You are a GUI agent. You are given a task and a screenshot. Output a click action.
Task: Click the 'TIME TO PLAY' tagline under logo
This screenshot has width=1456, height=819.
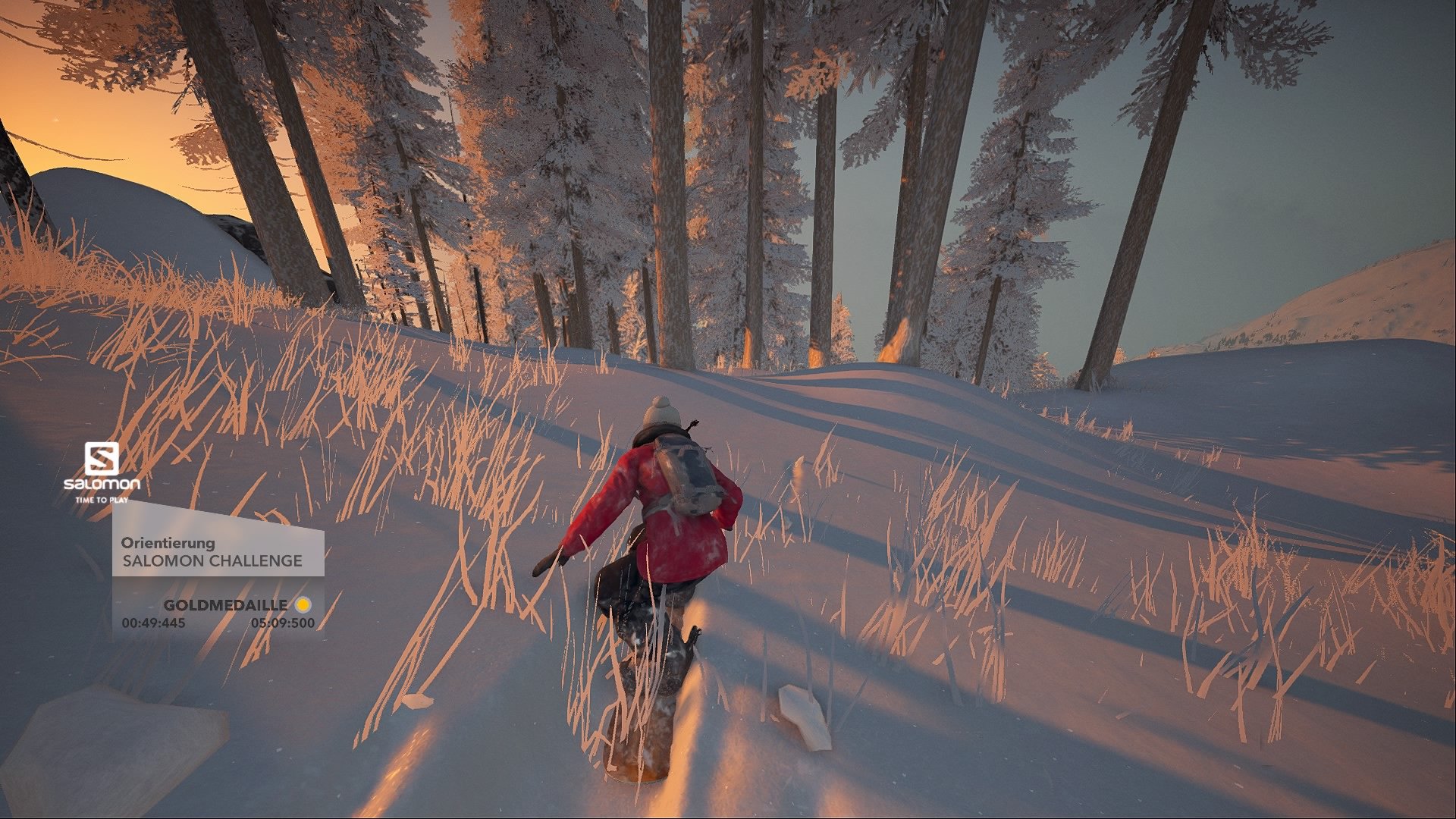(x=101, y=499)
